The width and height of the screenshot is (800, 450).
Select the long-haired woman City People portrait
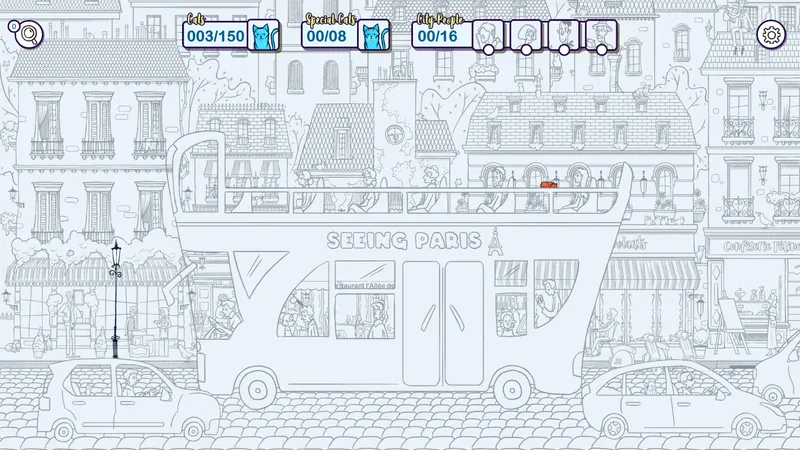pos(487,33)
